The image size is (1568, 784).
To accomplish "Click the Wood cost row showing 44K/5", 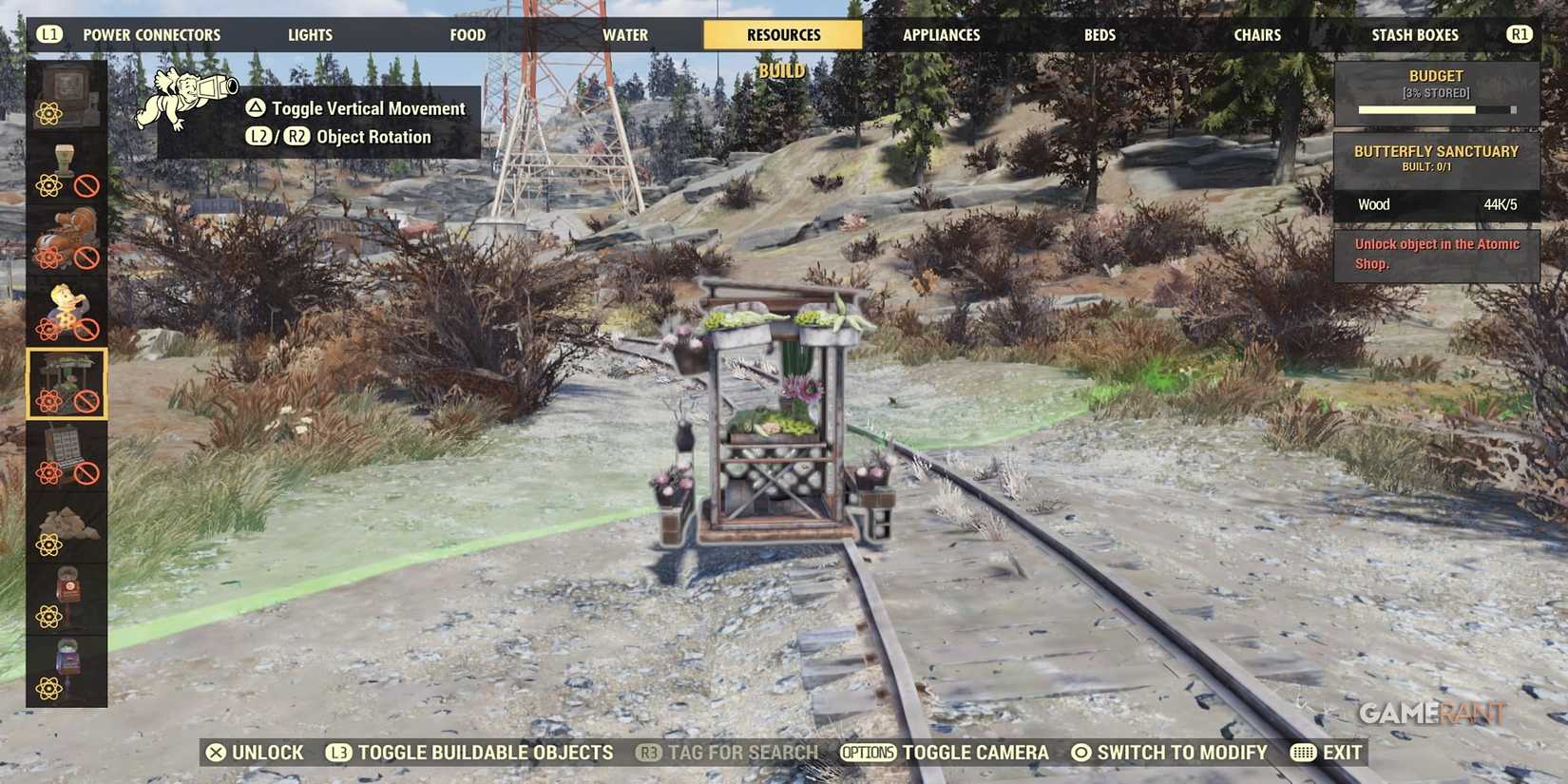I will 1436,204.
